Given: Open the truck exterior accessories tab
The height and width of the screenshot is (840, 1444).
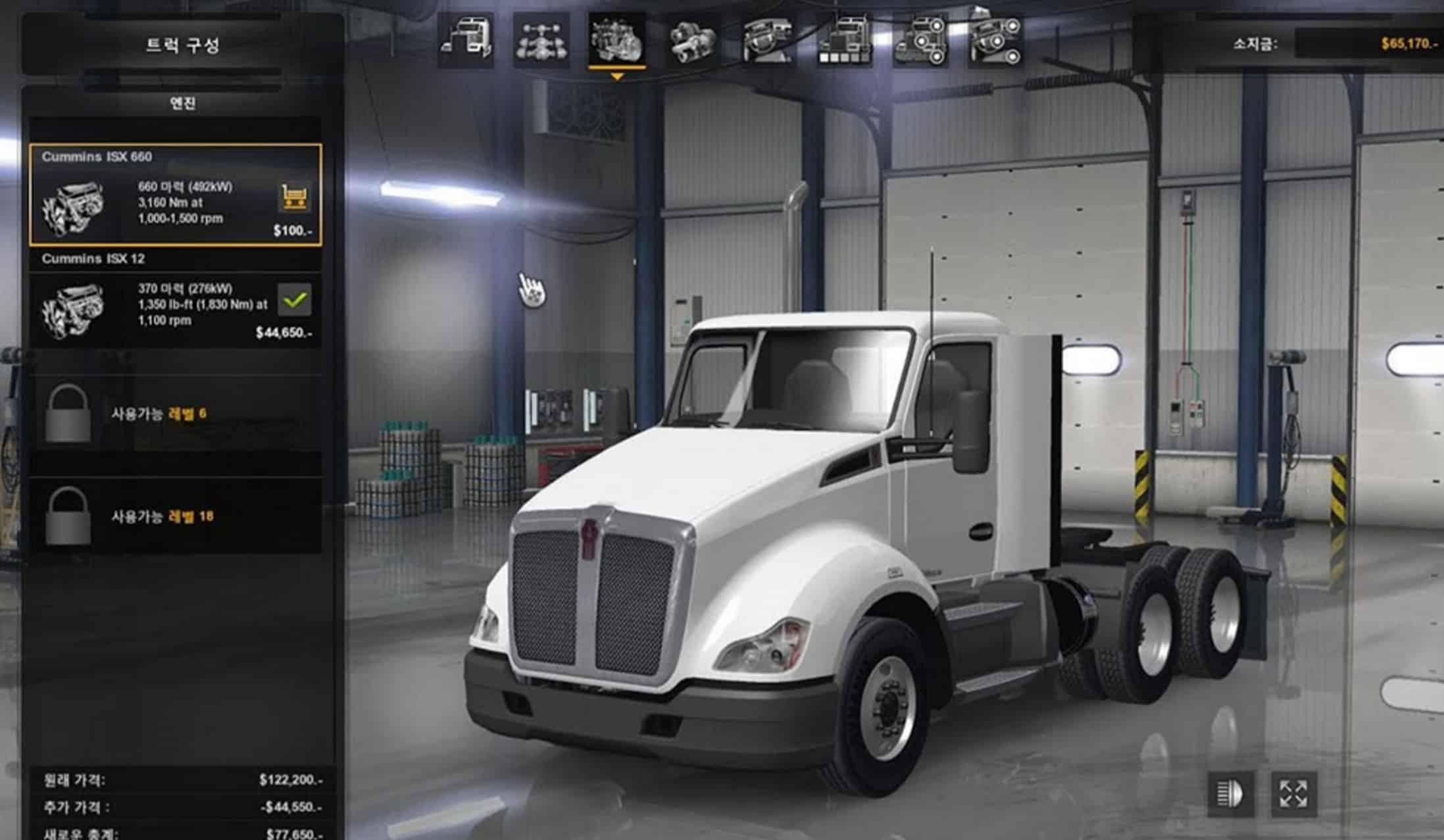Looking at the screenshot, I should point(920,41).
